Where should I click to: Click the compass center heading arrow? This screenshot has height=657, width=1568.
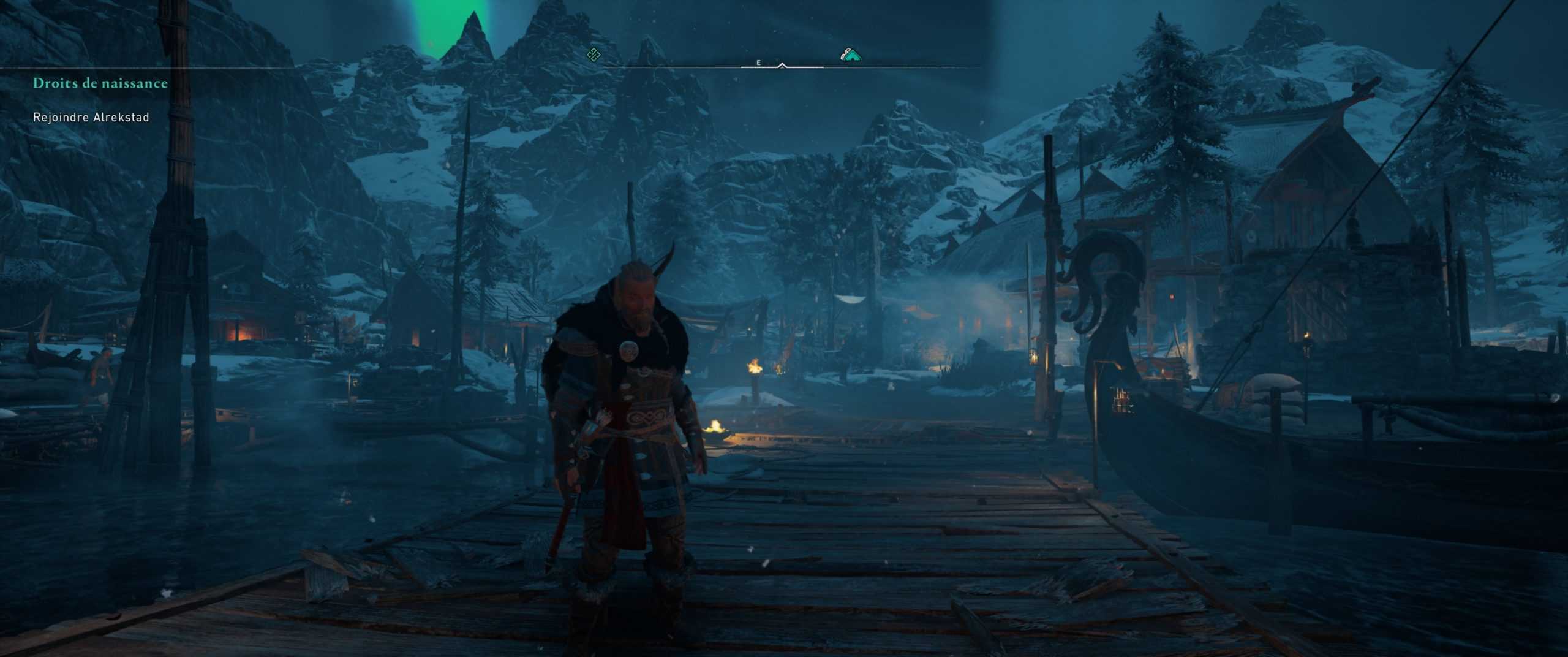coord(782,64)
